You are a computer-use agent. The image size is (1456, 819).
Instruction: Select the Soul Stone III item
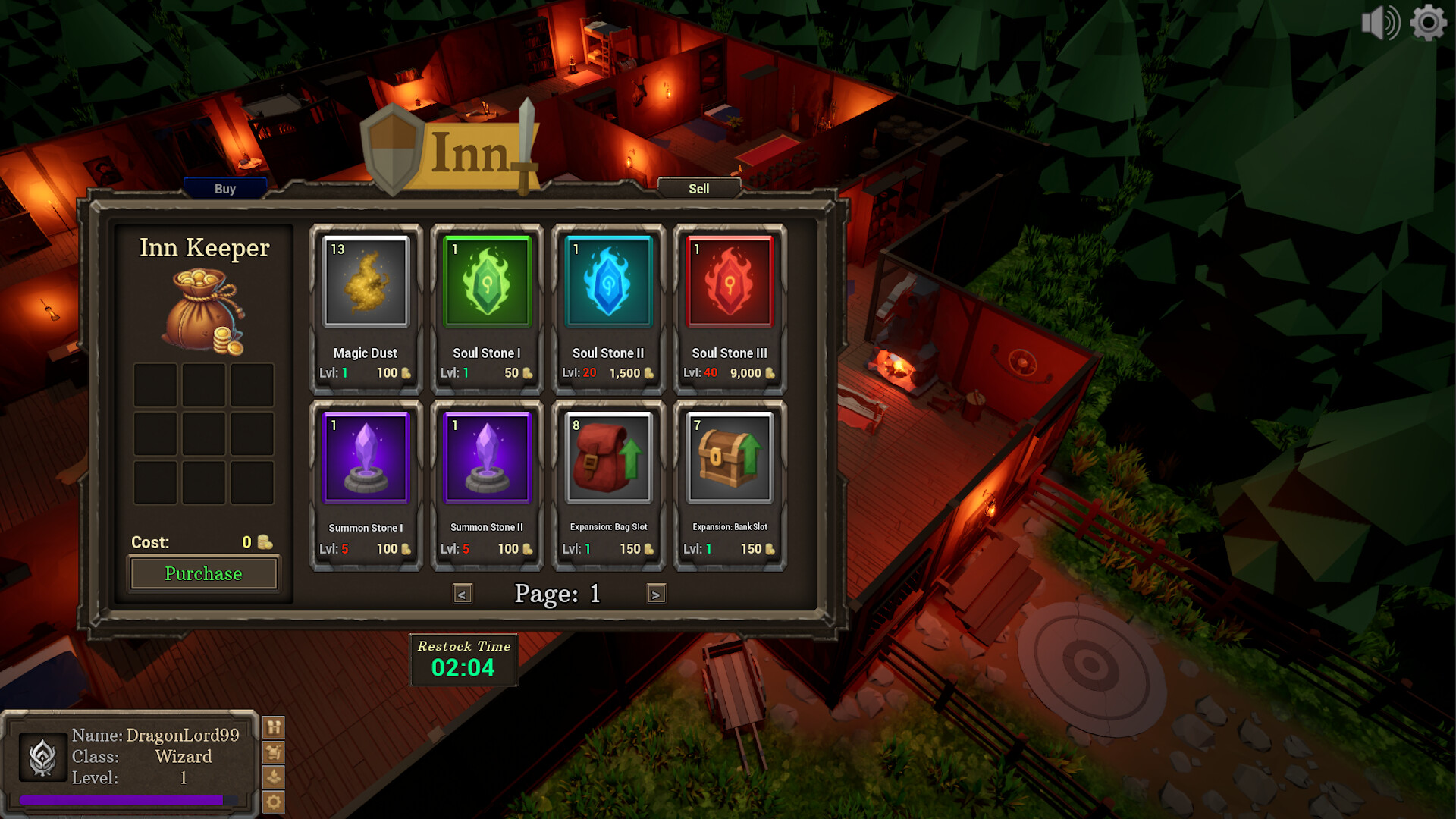(730, 282)
